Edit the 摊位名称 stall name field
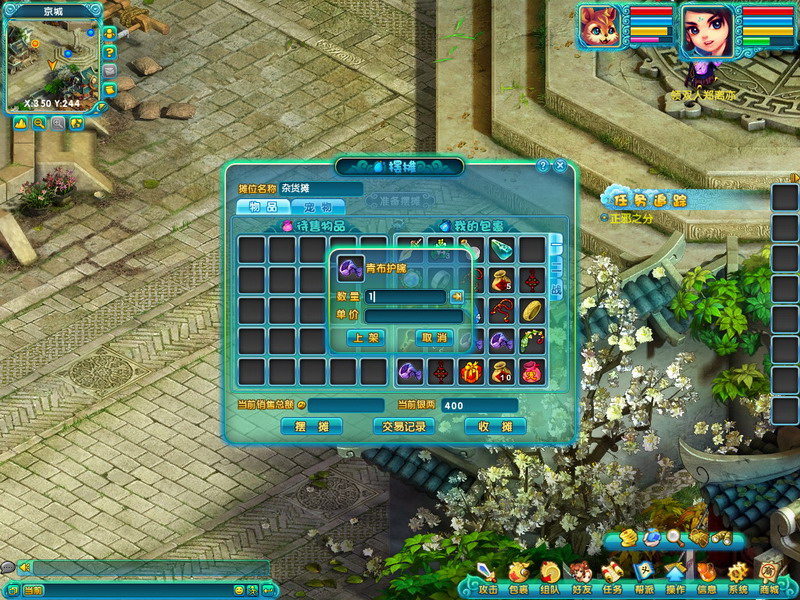This screenshot has width=800, height=600. (x=321, y=188)
